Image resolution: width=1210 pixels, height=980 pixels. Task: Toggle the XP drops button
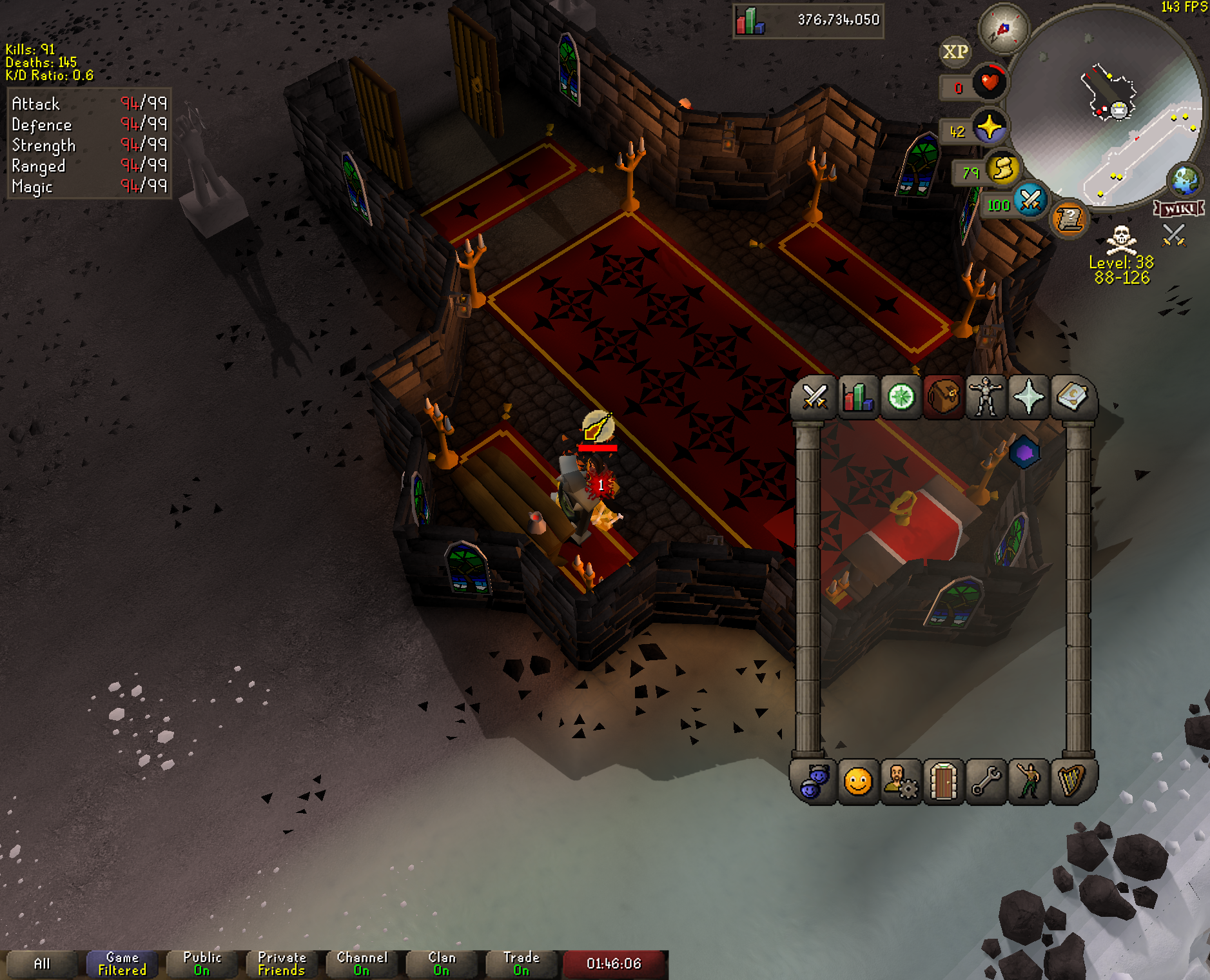(x=955, y=52)
